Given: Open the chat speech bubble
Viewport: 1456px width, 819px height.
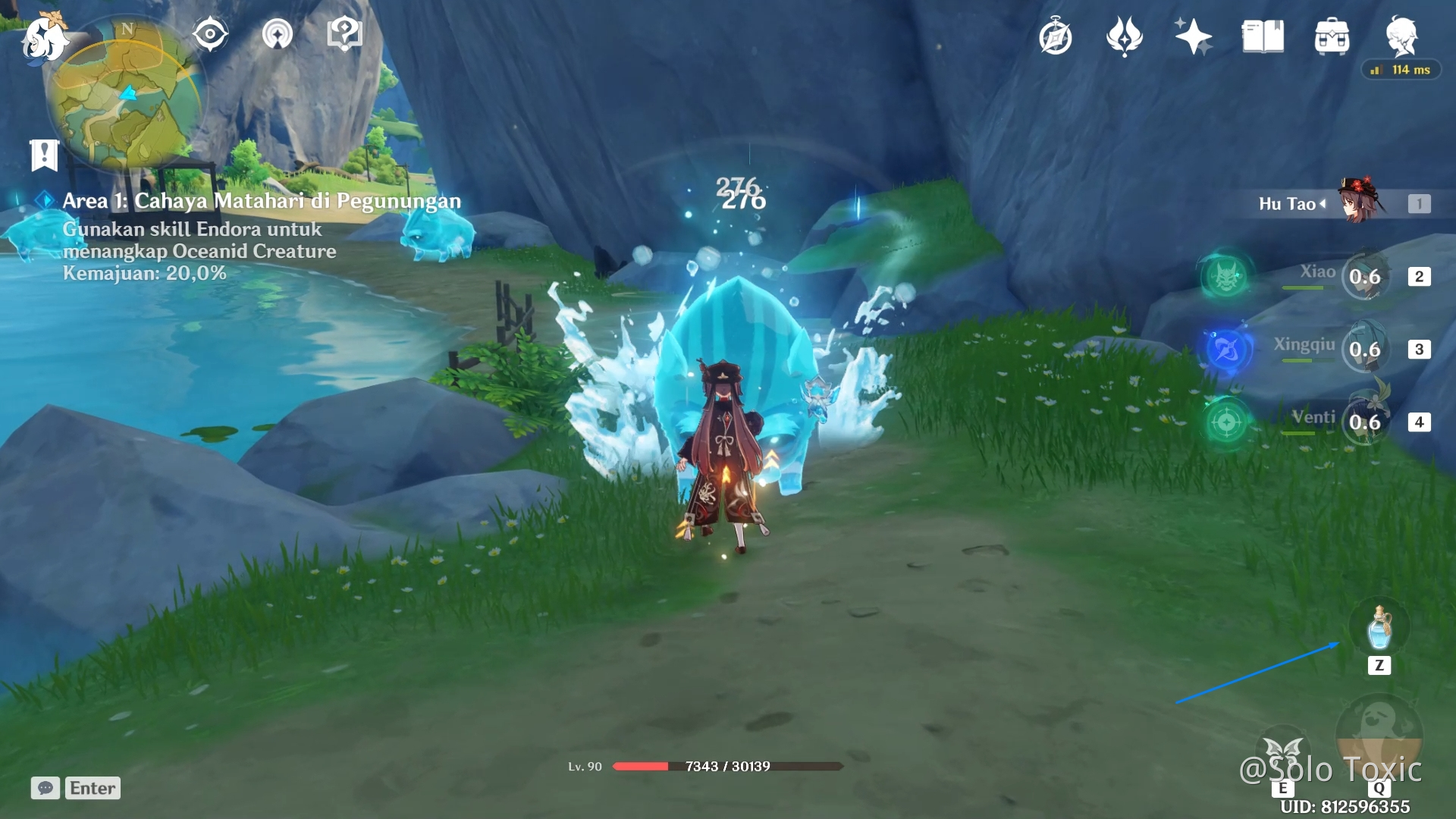Looking at the screenshot, I should [45, 788].
